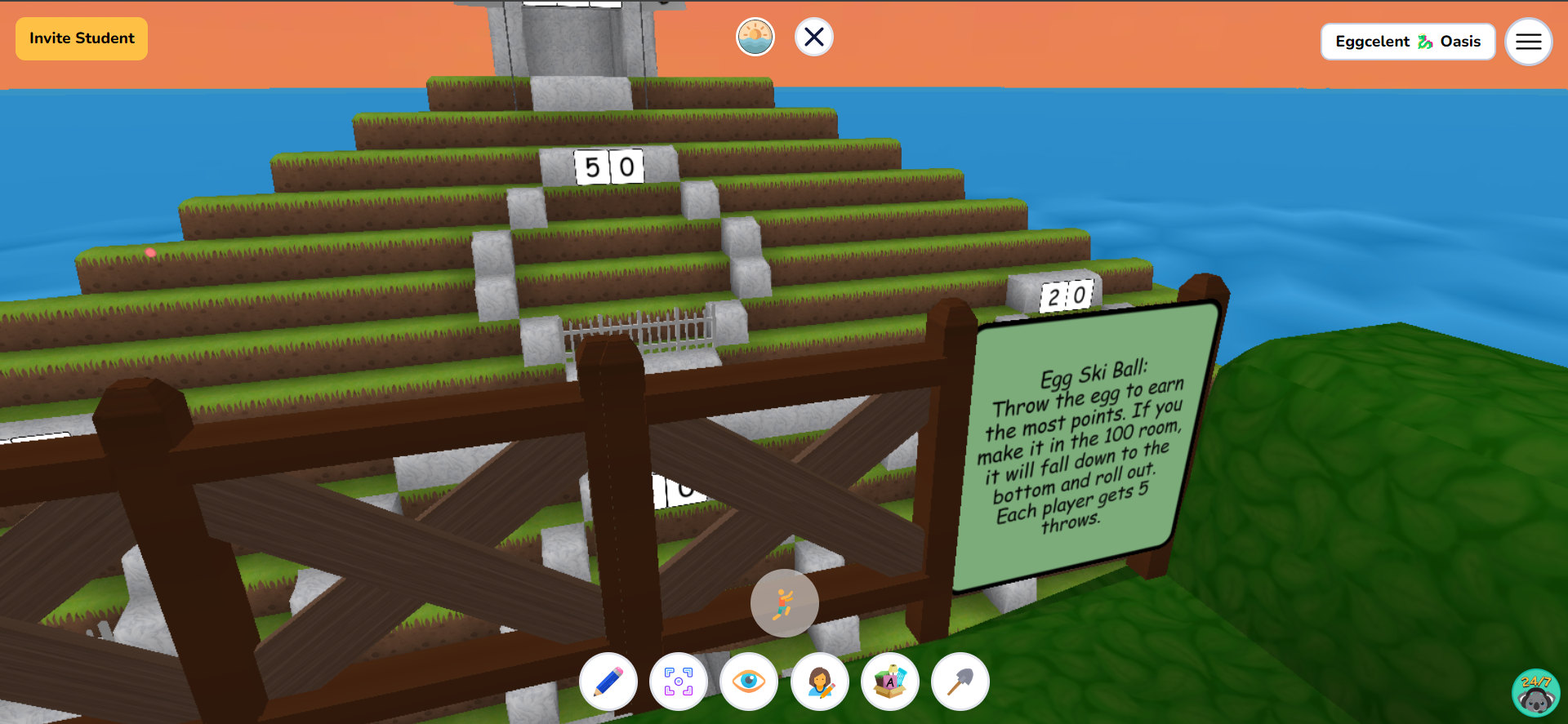Image resolution: width=1568 pixels, height=724 pixels.
Task: Dismiss the overlay with the X button
Action: pyautogui.click(x=813, y=36)
